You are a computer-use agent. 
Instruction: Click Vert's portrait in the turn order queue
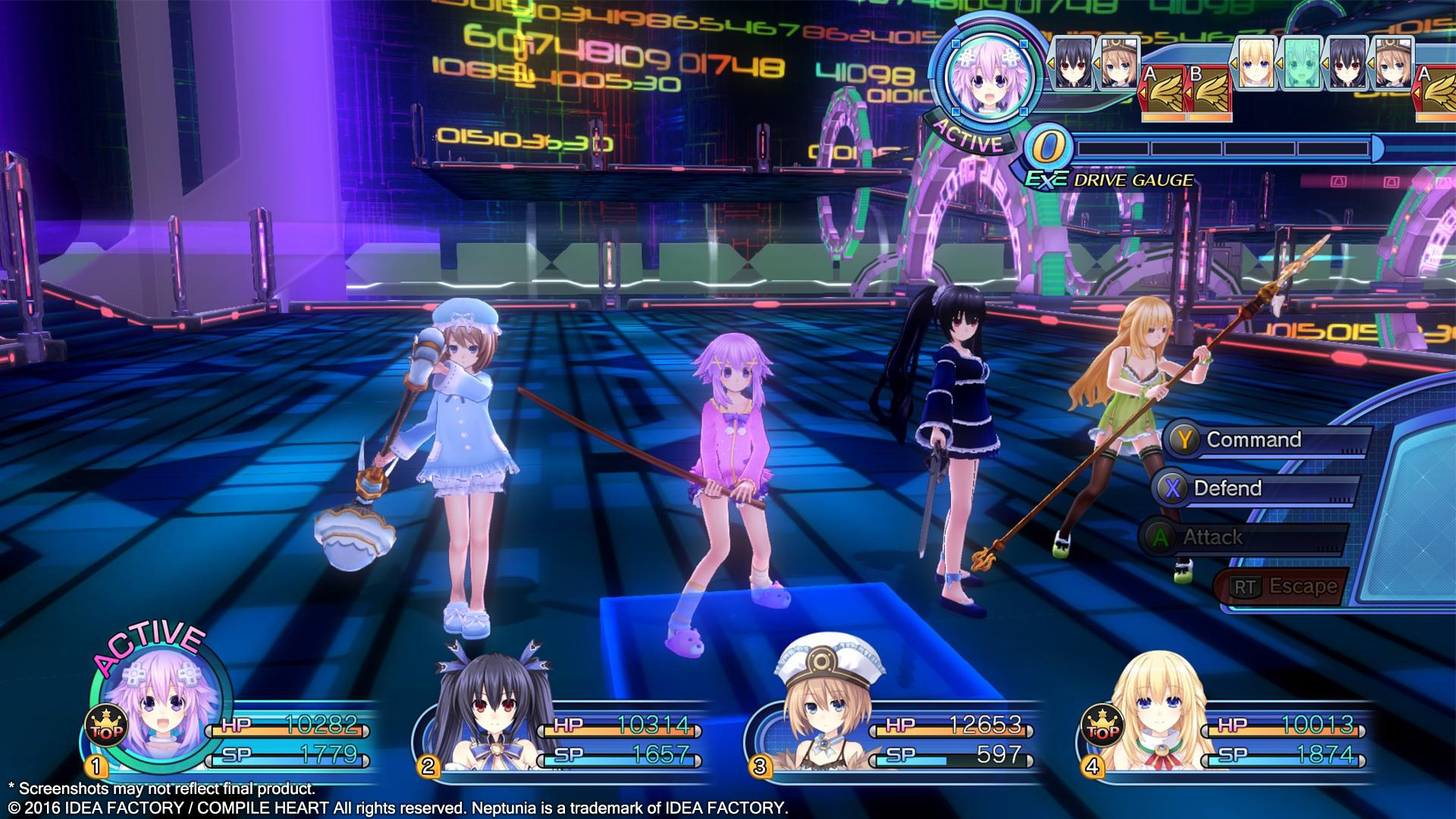coord(1257,64)
